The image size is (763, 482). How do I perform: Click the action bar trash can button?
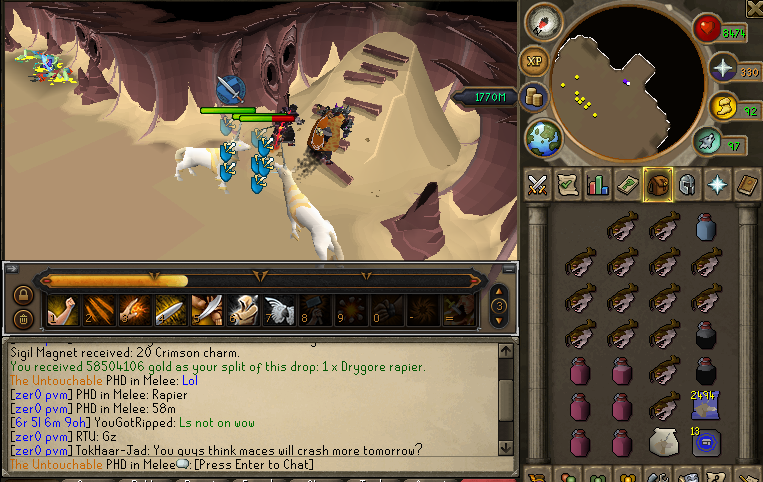coord(21,319)
